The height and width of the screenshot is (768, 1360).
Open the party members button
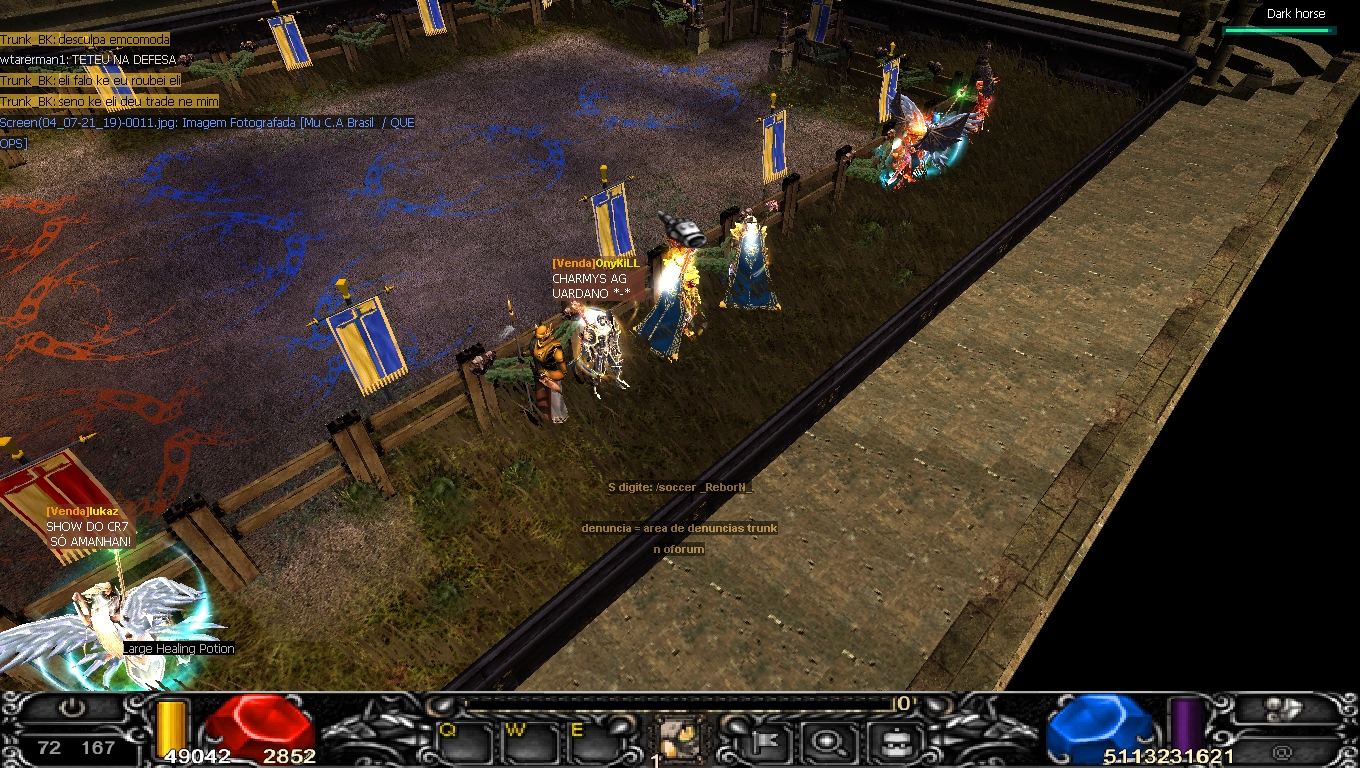(x=1285, y=709)
